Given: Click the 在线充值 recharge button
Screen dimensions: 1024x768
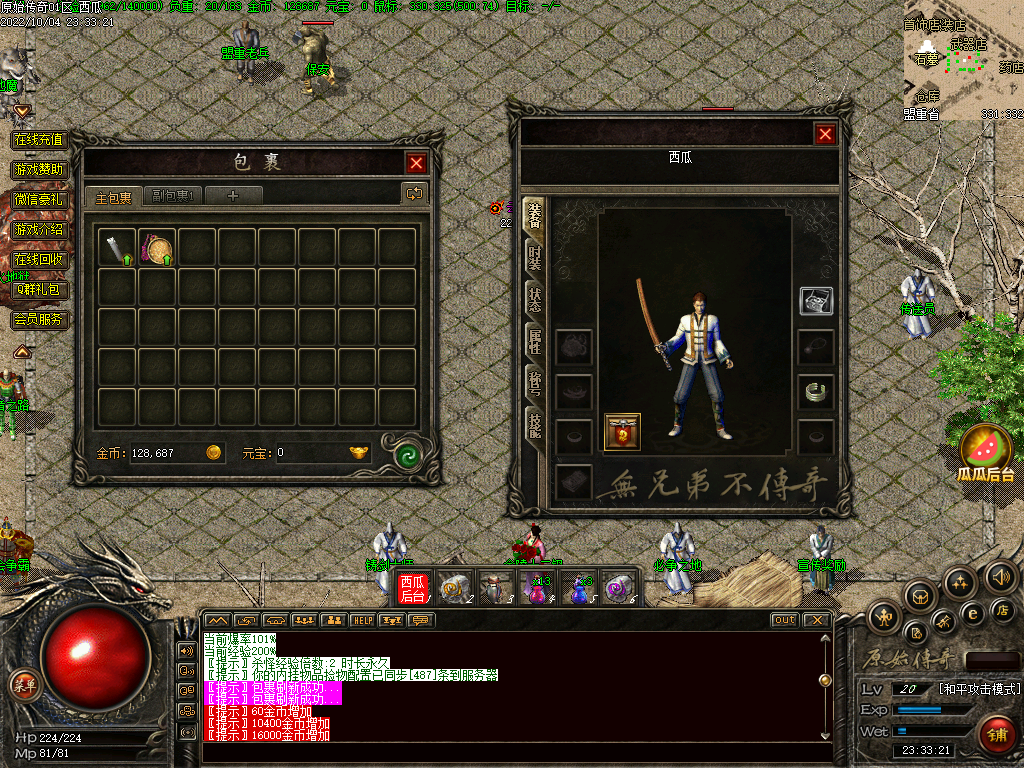Looking at the screenshot, I should pos(38,139).
